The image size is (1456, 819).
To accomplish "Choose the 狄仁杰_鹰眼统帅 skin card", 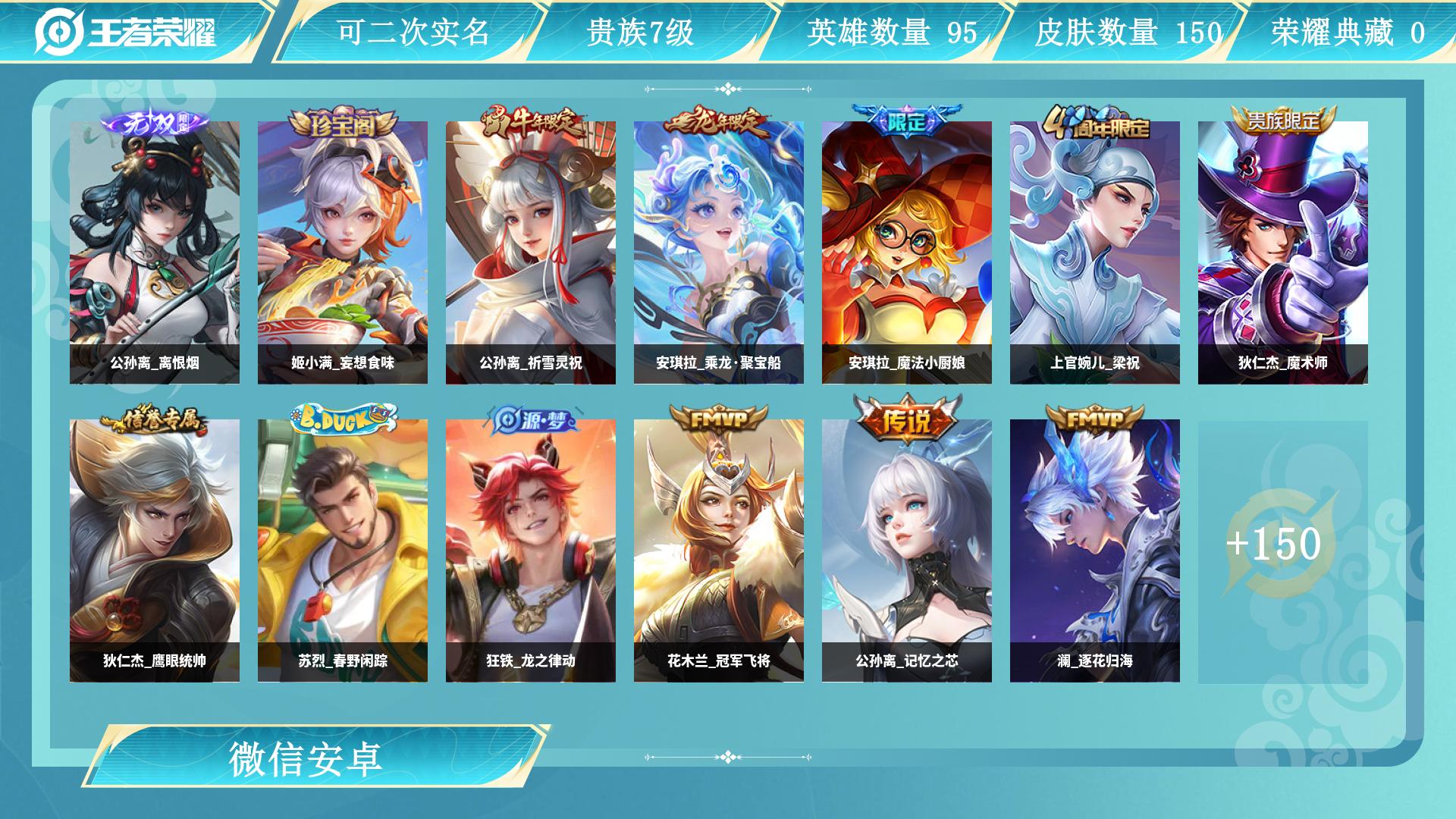I will [155, 551].
